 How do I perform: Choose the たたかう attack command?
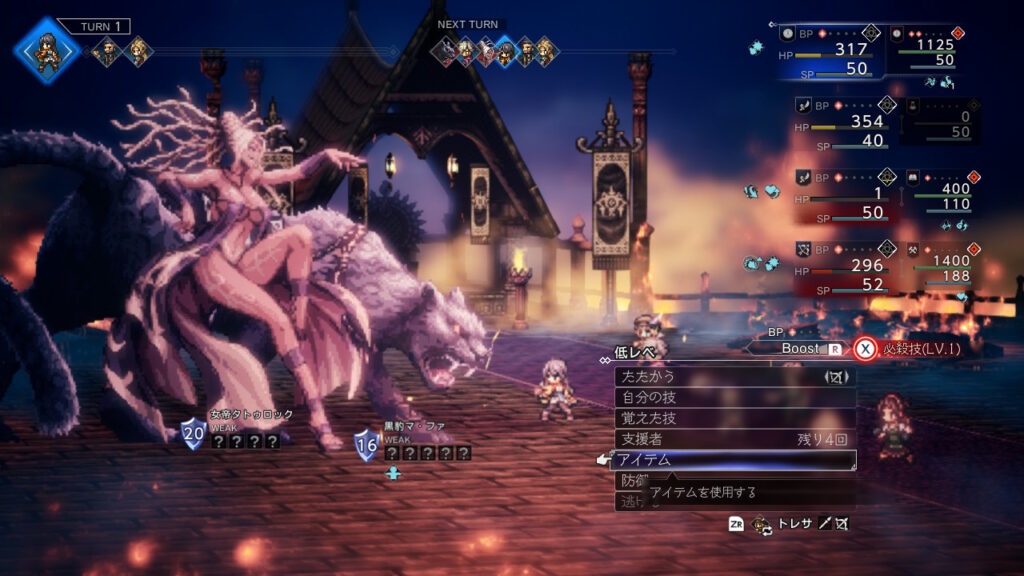[734, 377]
